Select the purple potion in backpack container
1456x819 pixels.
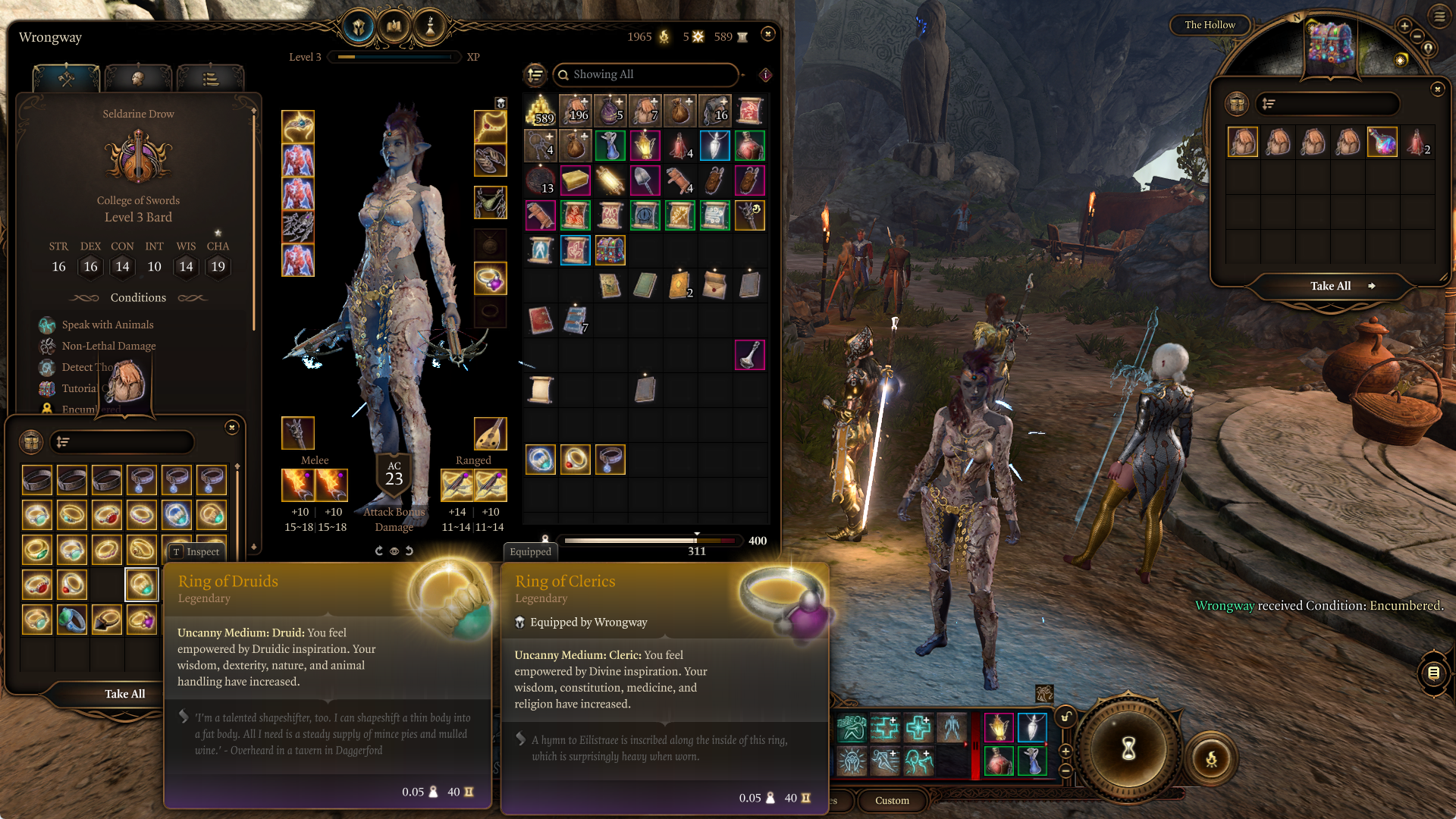[1382, 143]
